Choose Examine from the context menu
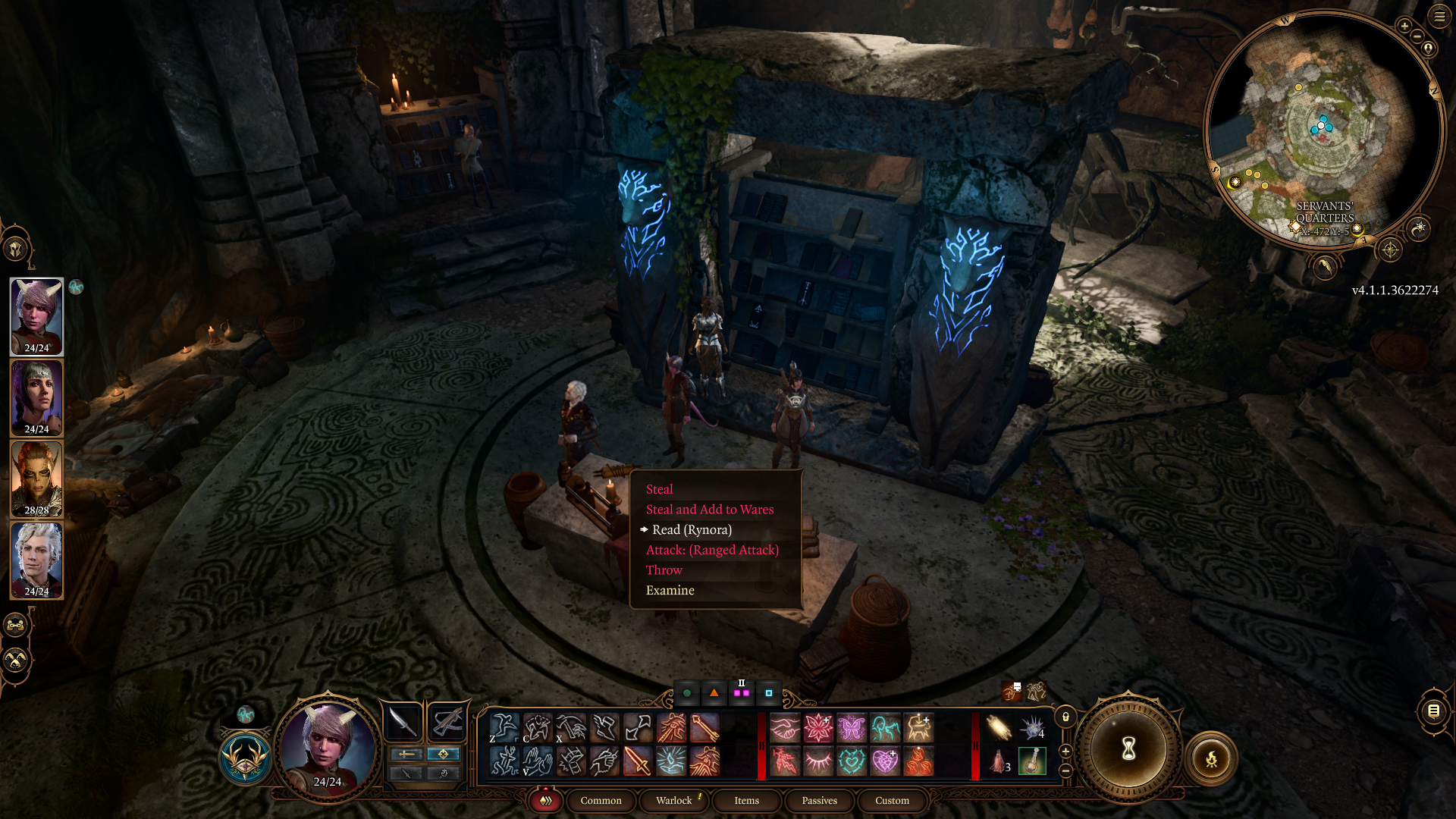The width and height of the screenshot is (1456, 819). click(670, 590)
